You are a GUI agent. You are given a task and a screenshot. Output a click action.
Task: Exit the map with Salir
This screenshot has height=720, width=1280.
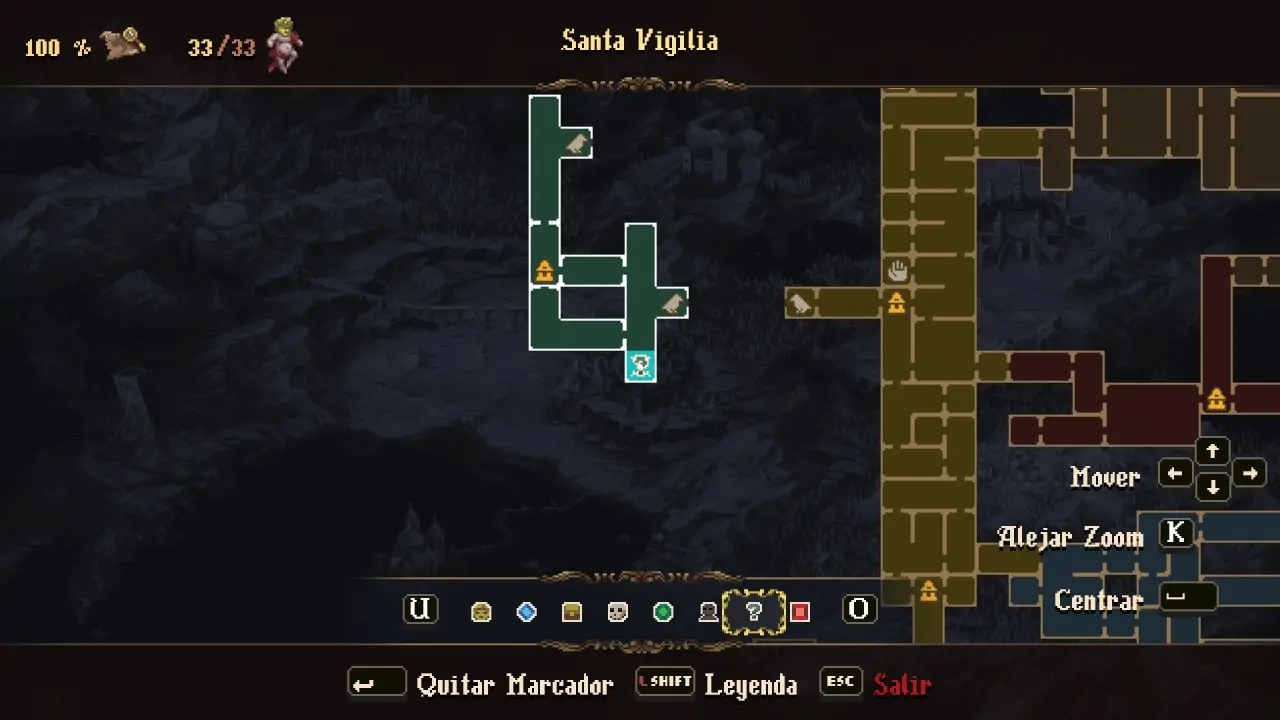click(902, 685)
